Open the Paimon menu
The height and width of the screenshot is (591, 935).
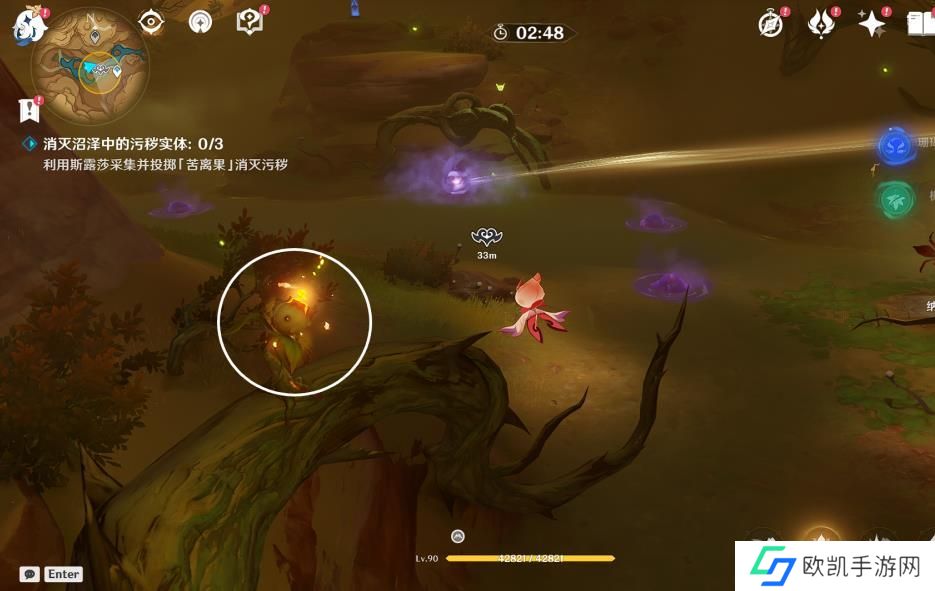[29, 26]
